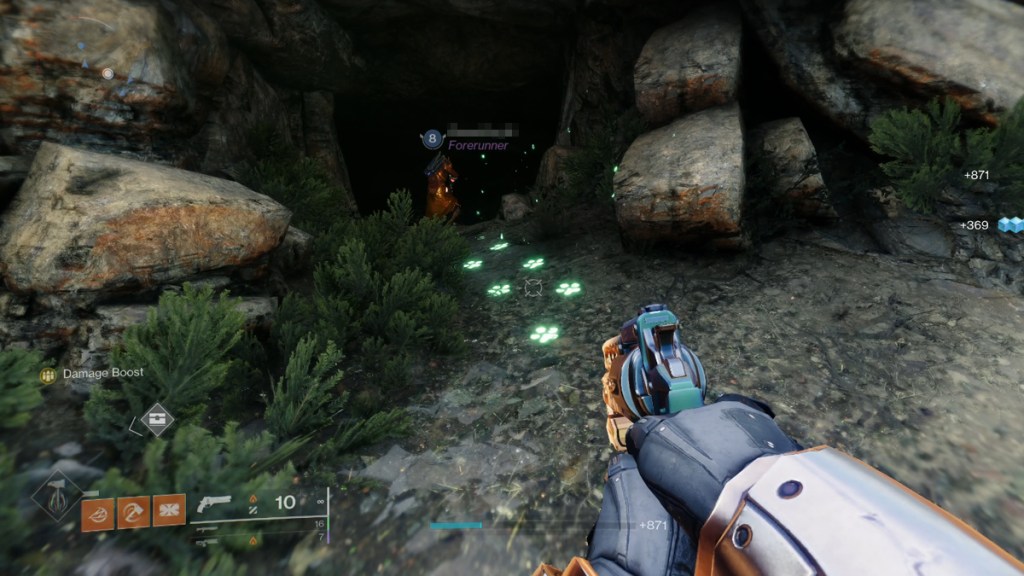Trigger the orange throwing axe melee ability
The width and height of the screenshot is (1024, 576).
[133, 512]
